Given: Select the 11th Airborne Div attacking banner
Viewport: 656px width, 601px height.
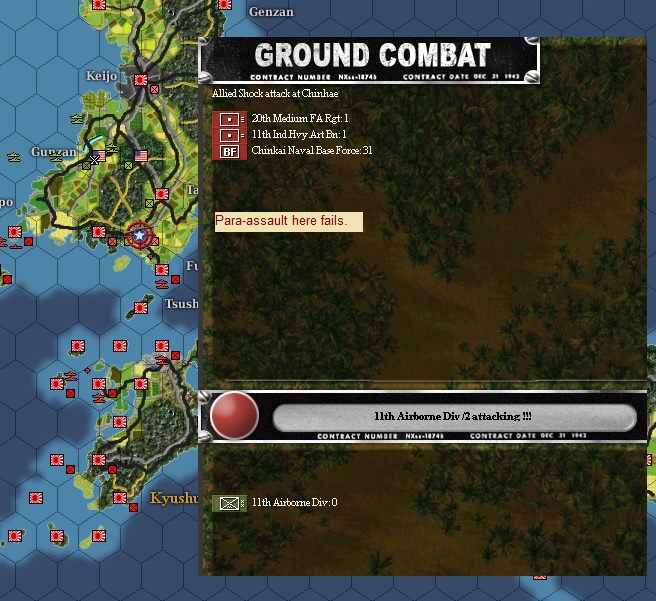Looking at the screenshot, I should coord(453,416).
